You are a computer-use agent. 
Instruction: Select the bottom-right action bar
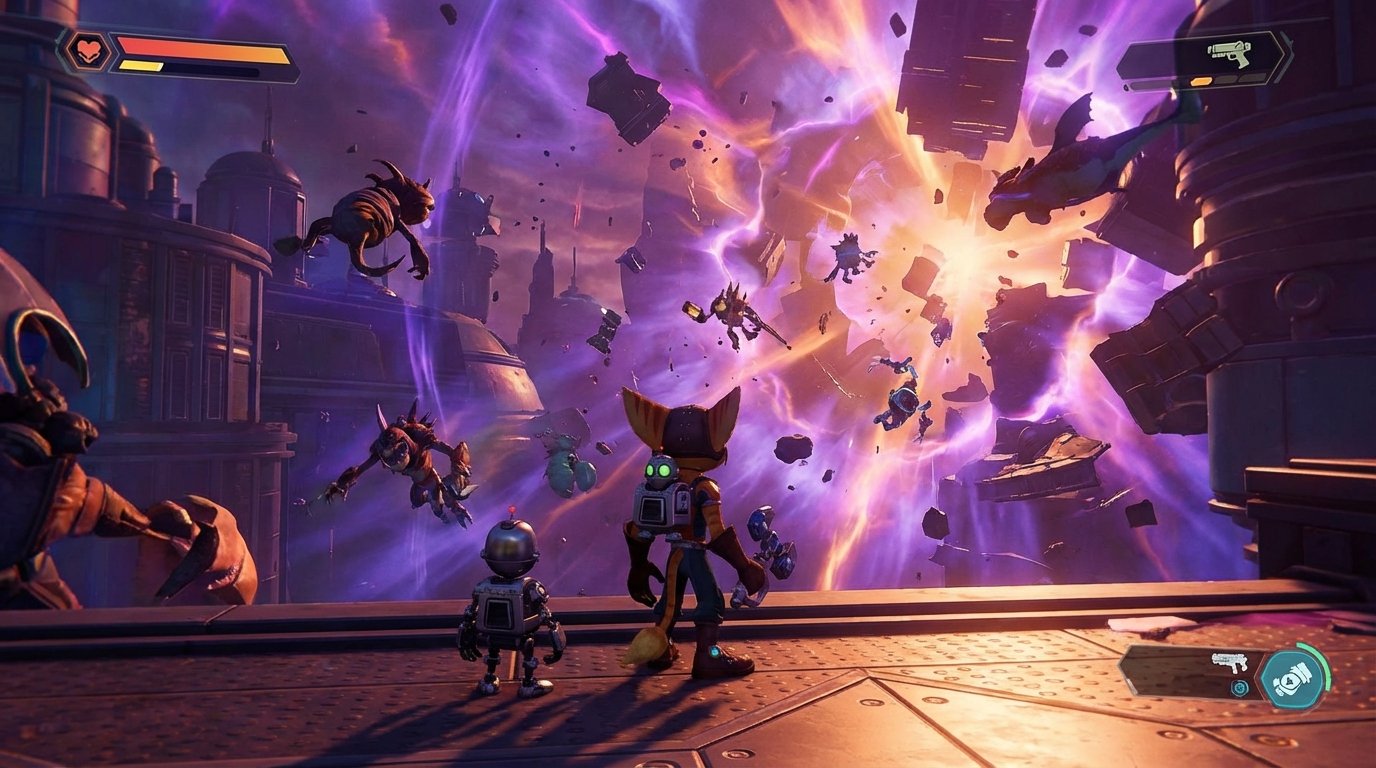tap(1230, 675)
